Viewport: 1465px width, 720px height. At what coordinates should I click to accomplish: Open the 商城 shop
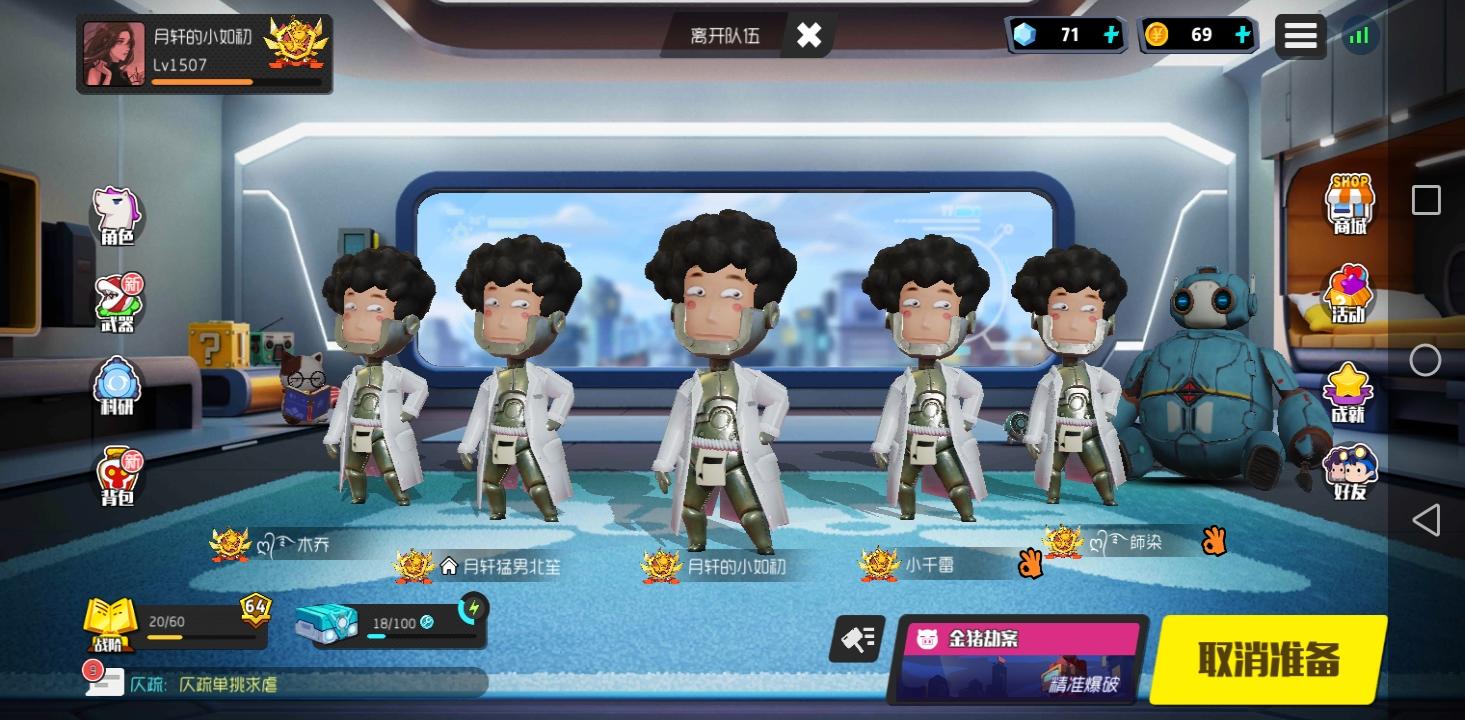point(1350,205)
